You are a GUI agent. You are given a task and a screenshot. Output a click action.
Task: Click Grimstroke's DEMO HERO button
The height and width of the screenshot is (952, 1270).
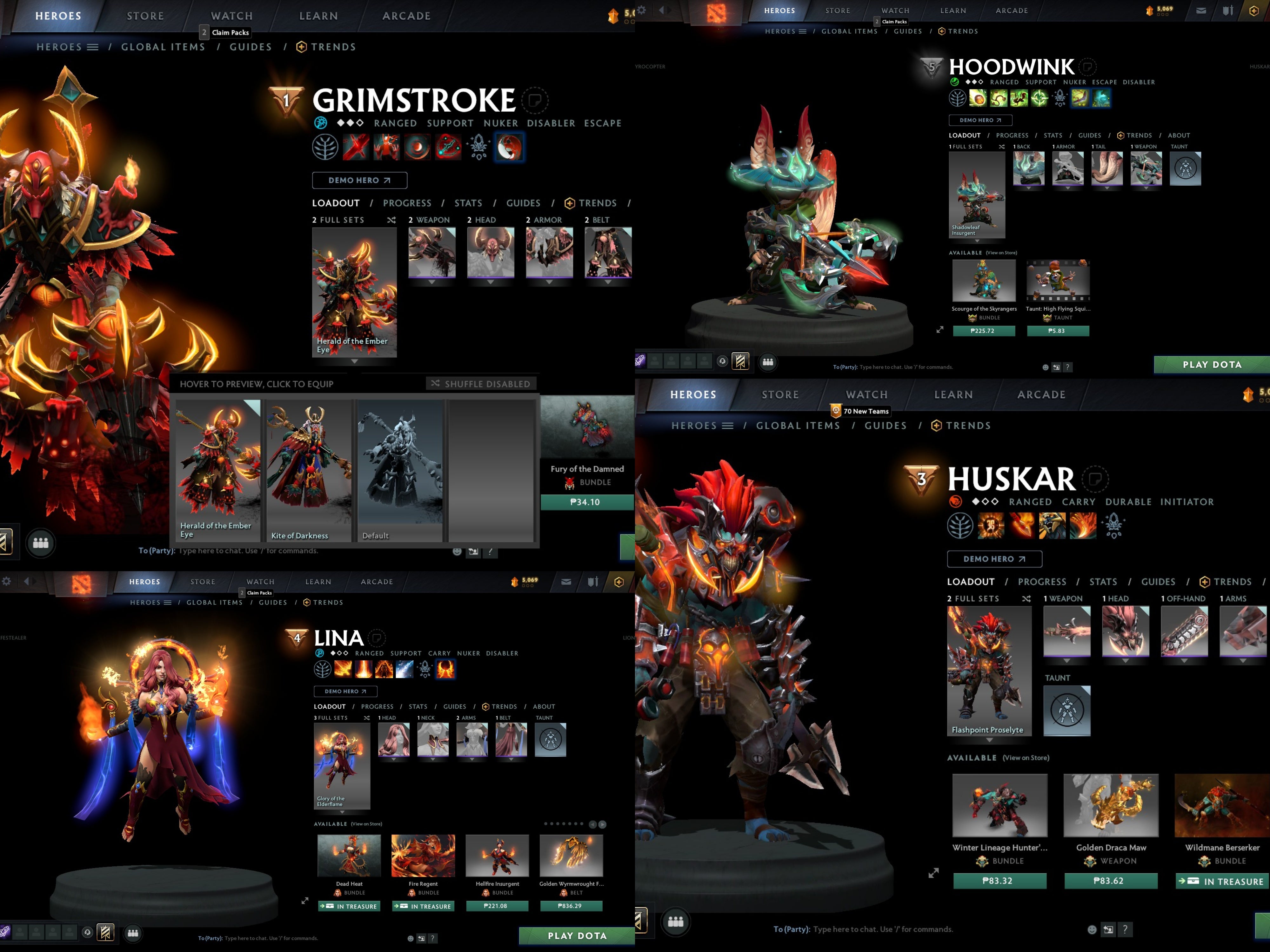(x=359, y=180)
